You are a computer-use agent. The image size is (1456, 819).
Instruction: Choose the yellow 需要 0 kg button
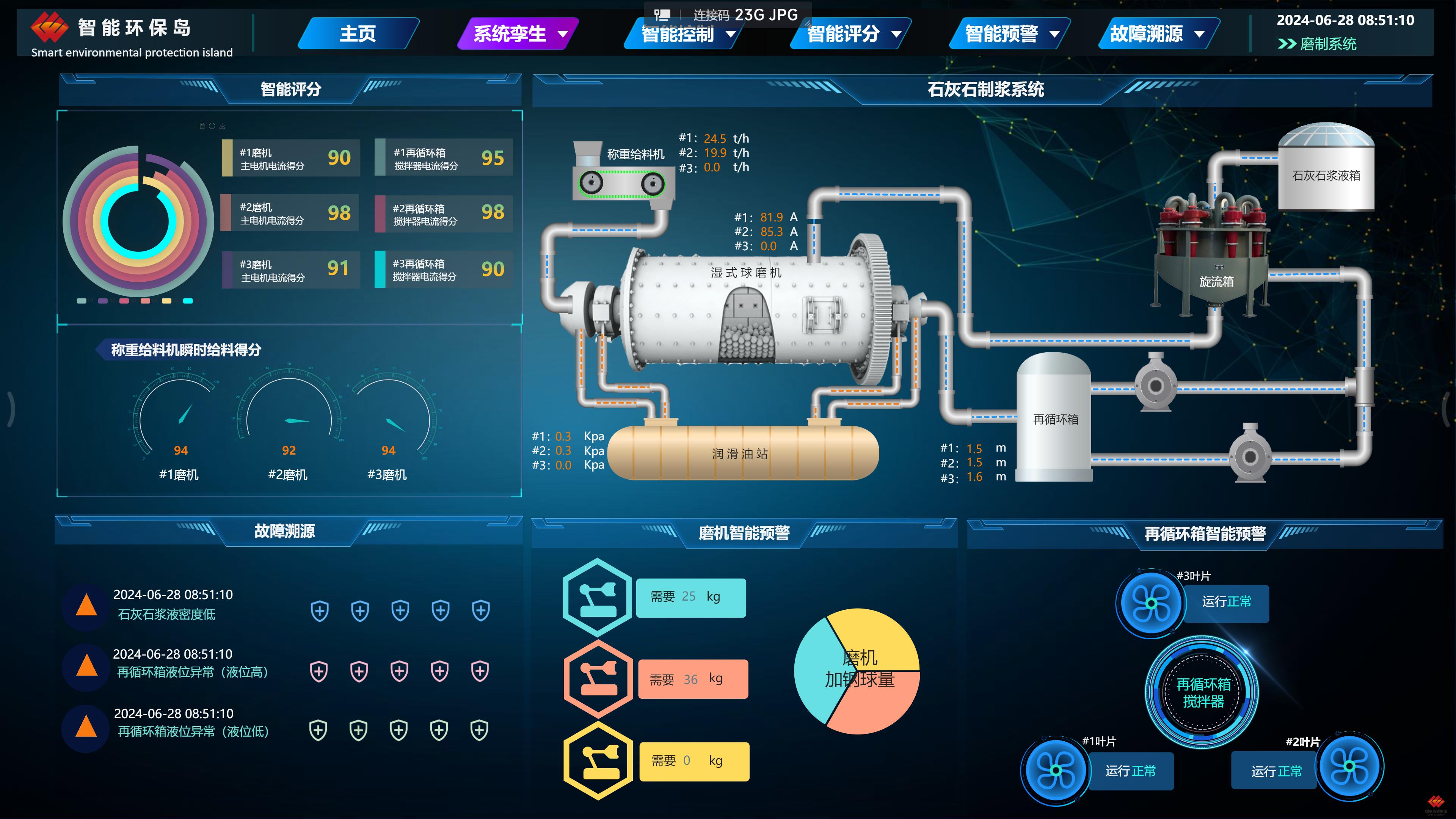(x=694, y=761)
